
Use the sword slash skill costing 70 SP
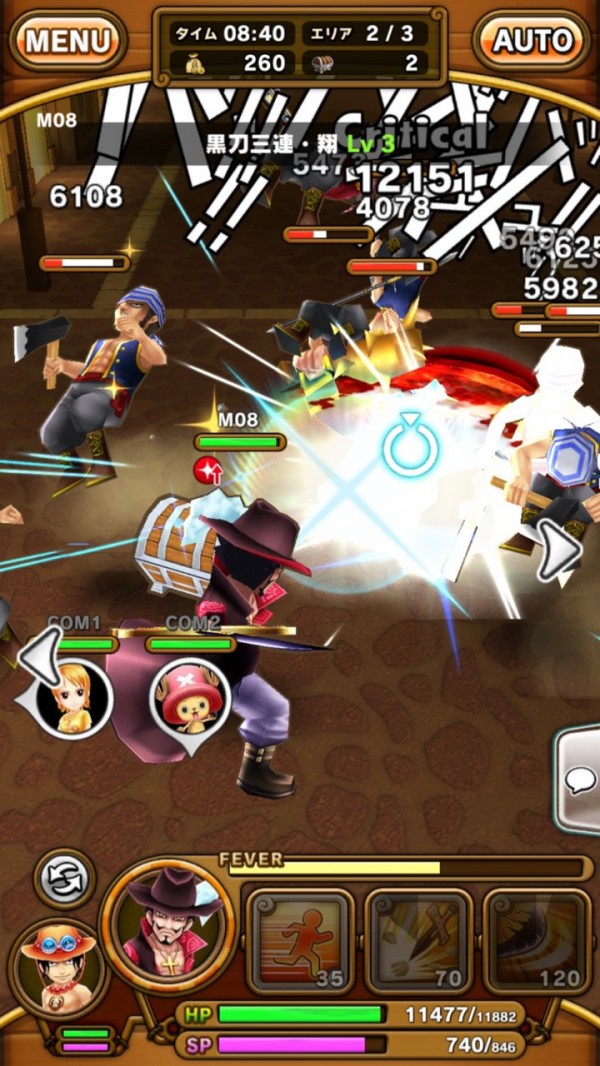tap(418, 942)
